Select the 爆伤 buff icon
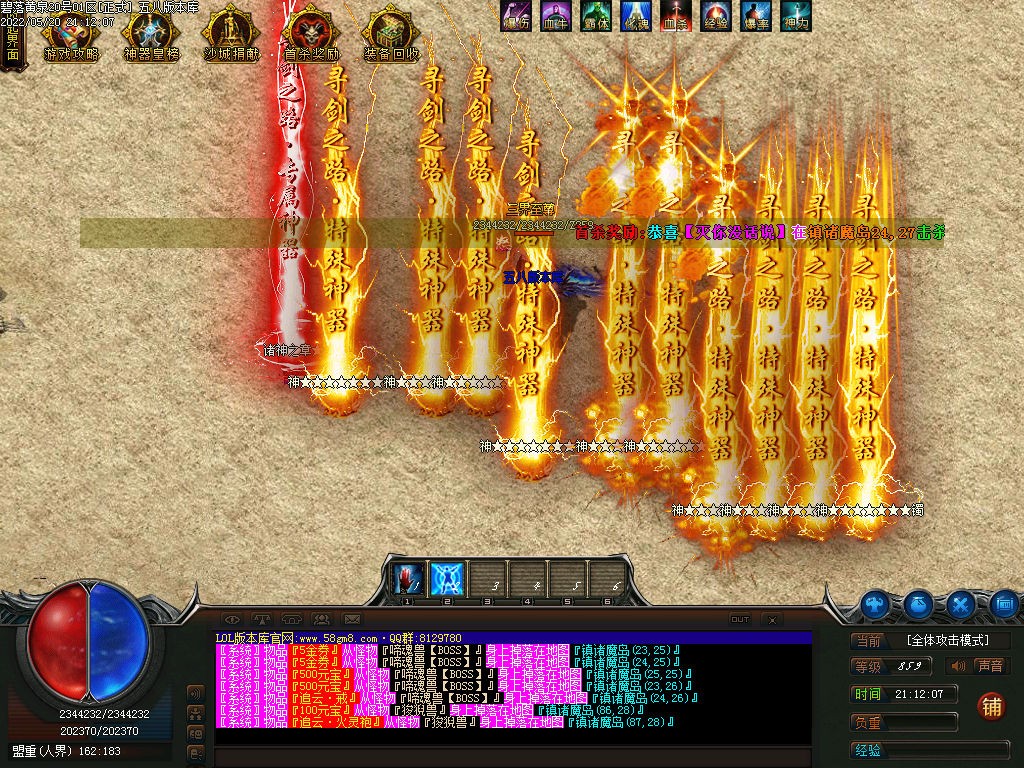The image size is (1024, 768). [516, 16]
